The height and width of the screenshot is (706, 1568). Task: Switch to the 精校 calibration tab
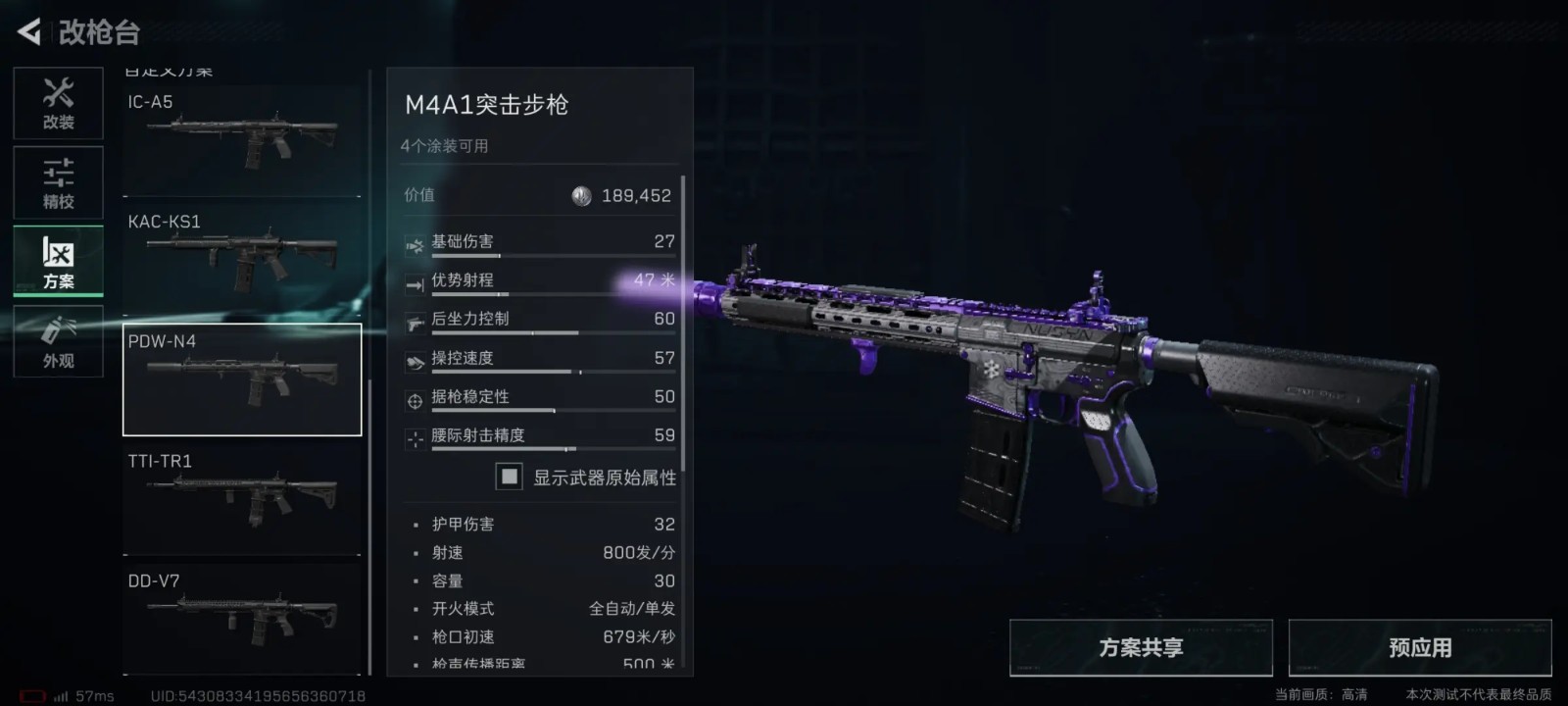tap(58, 182)
